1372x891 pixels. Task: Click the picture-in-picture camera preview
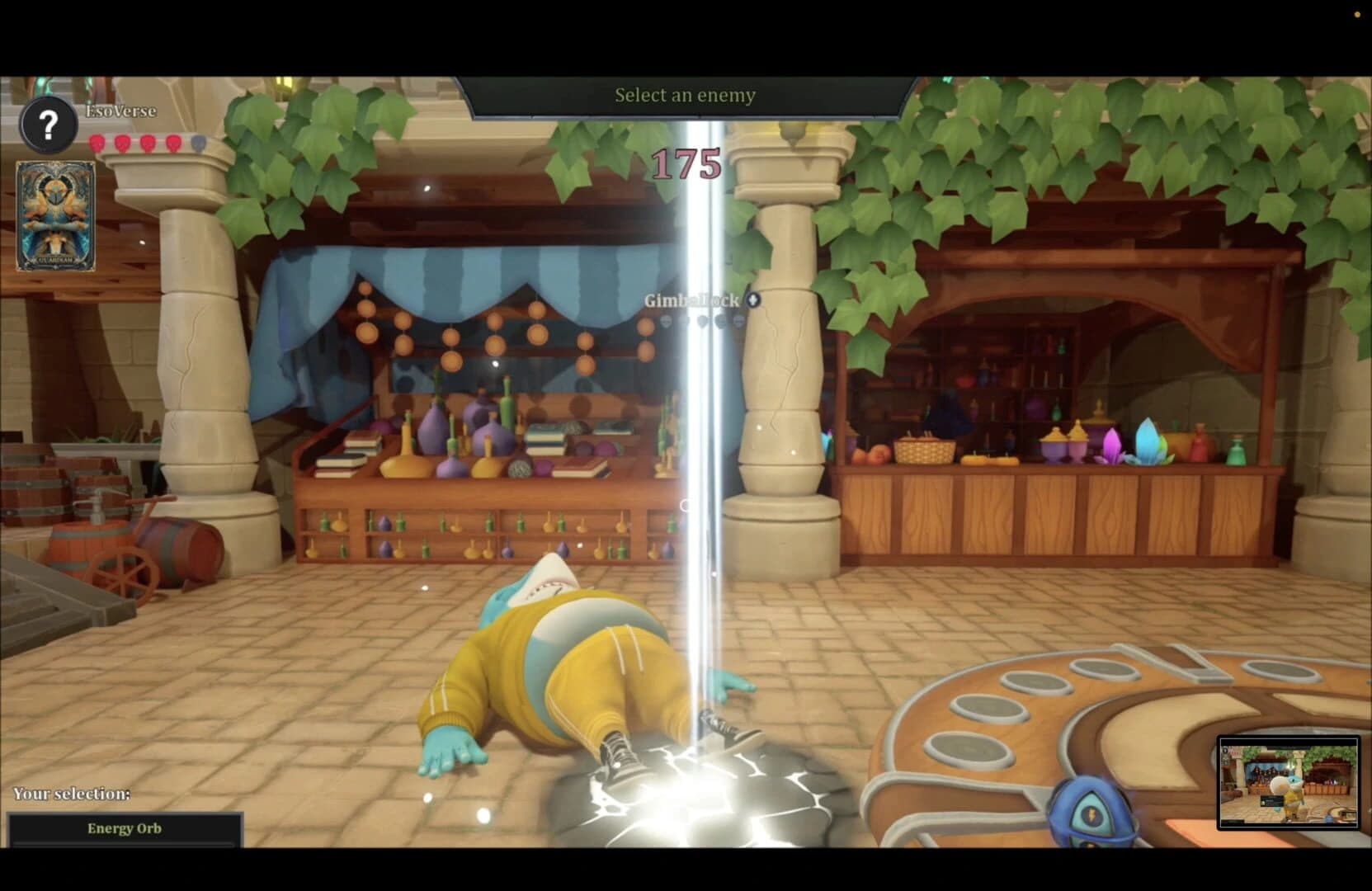pyautogui.click(x=1289, y=785)
